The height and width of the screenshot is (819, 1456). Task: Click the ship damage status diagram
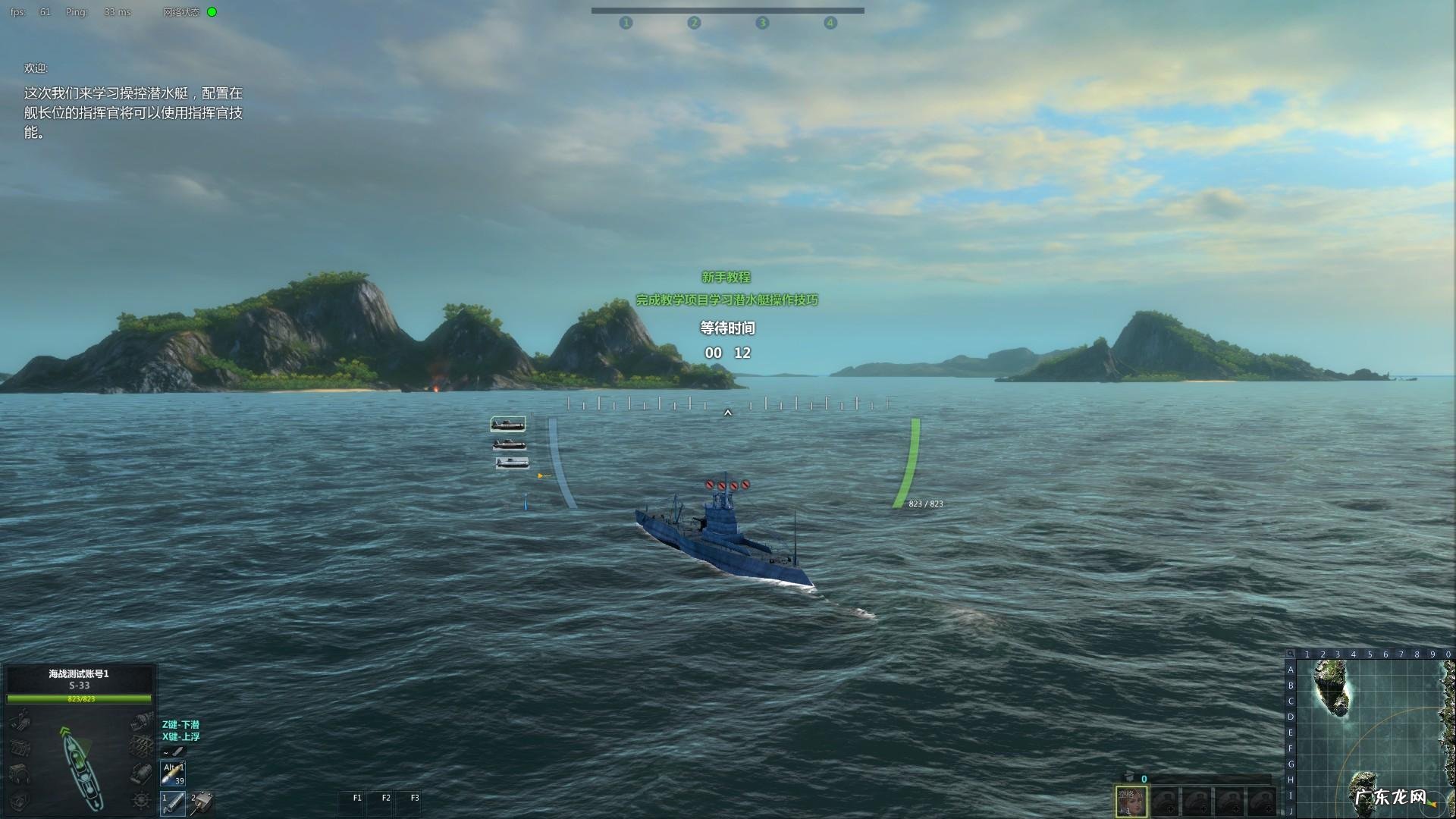[x=80, y=766]
